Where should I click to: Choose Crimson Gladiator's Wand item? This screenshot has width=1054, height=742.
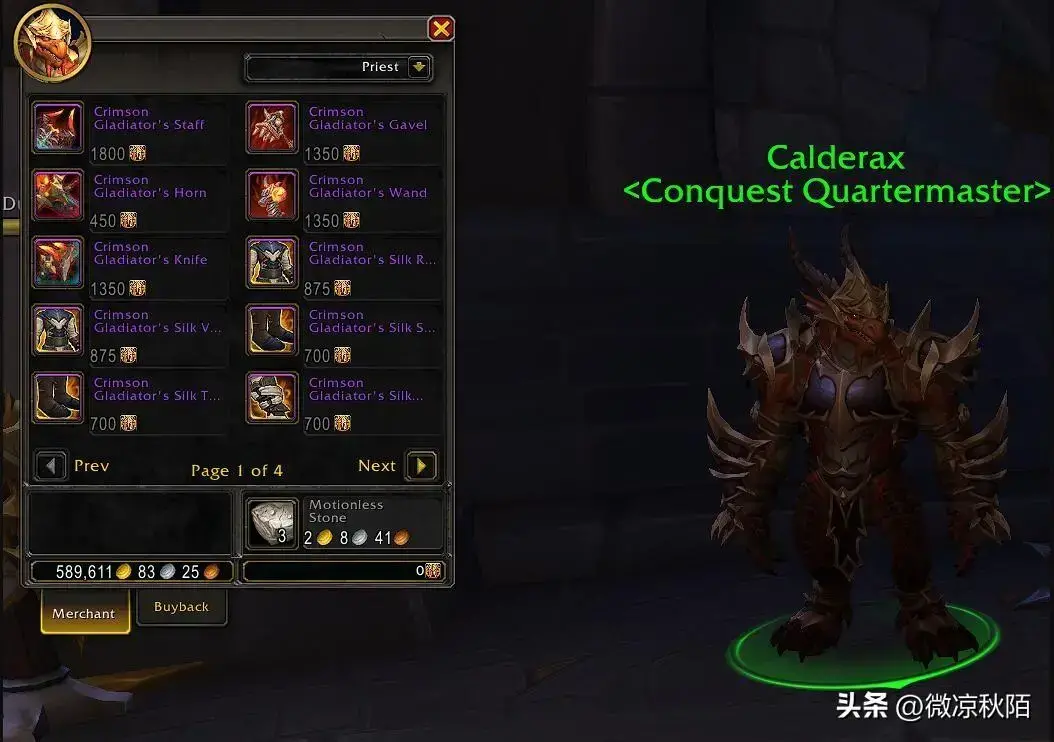272,195
